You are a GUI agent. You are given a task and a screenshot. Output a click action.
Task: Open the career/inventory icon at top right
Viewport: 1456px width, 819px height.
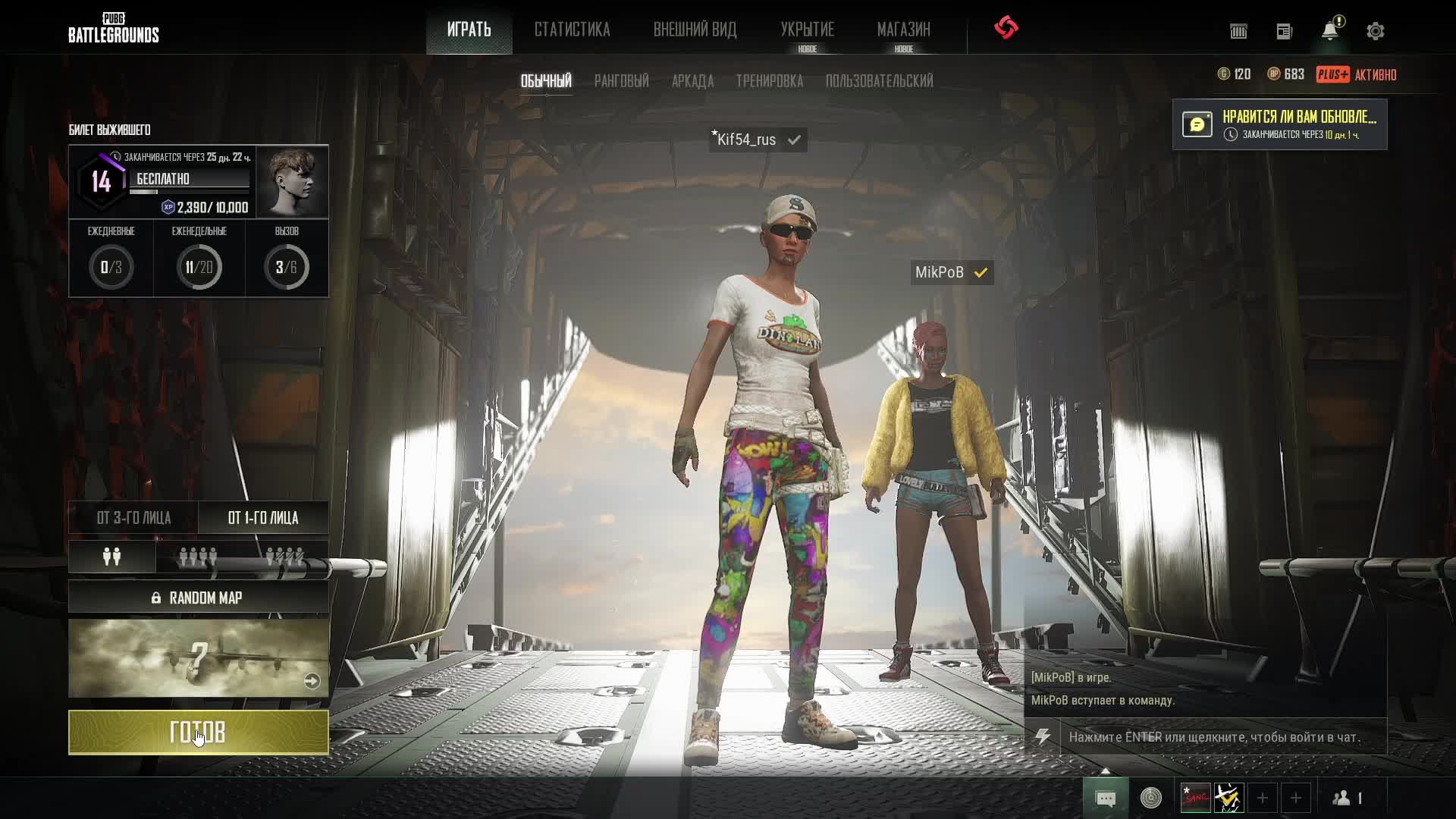1239,31
